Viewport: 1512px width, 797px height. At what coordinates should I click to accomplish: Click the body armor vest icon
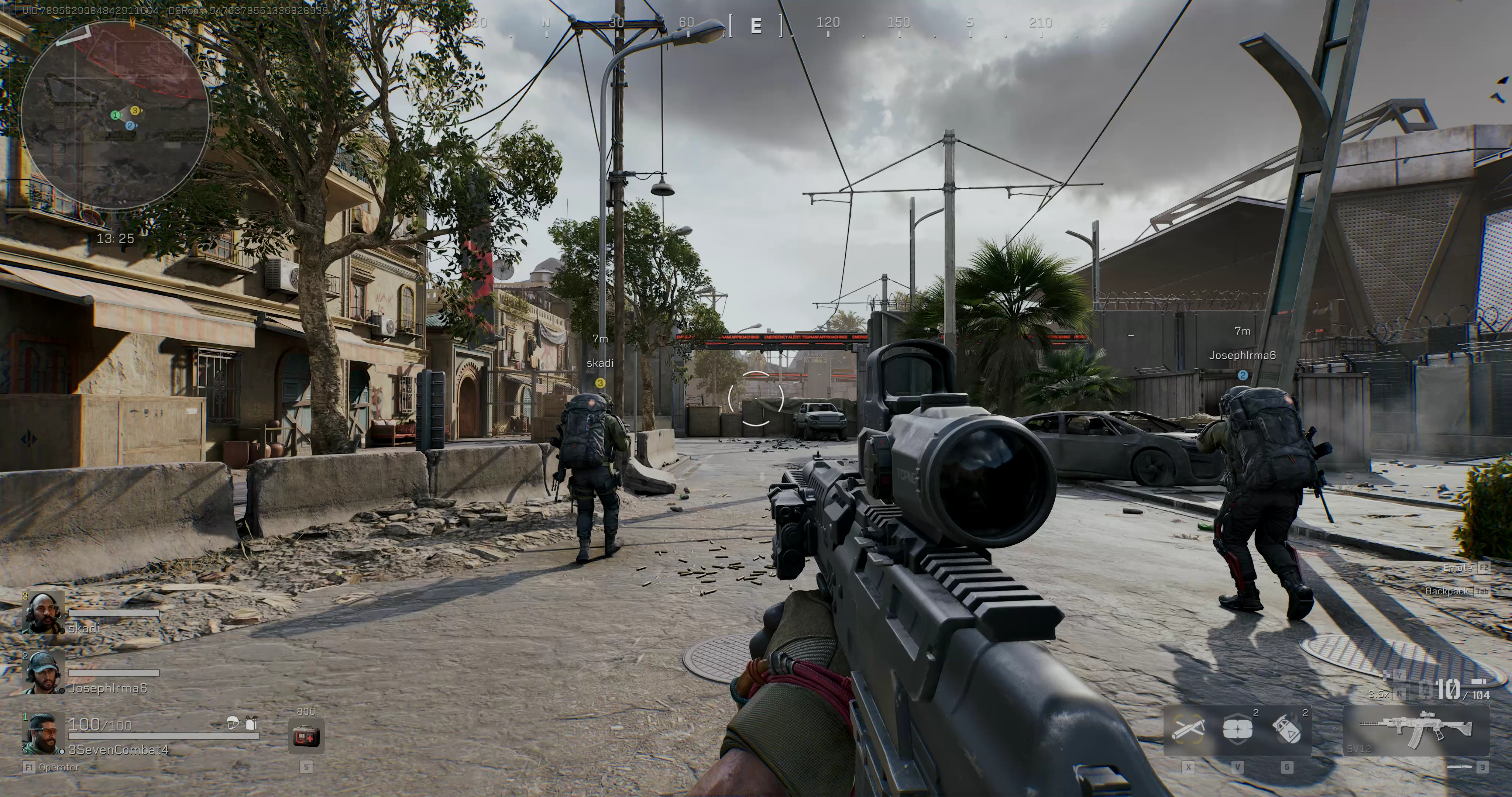click(251, 723)
